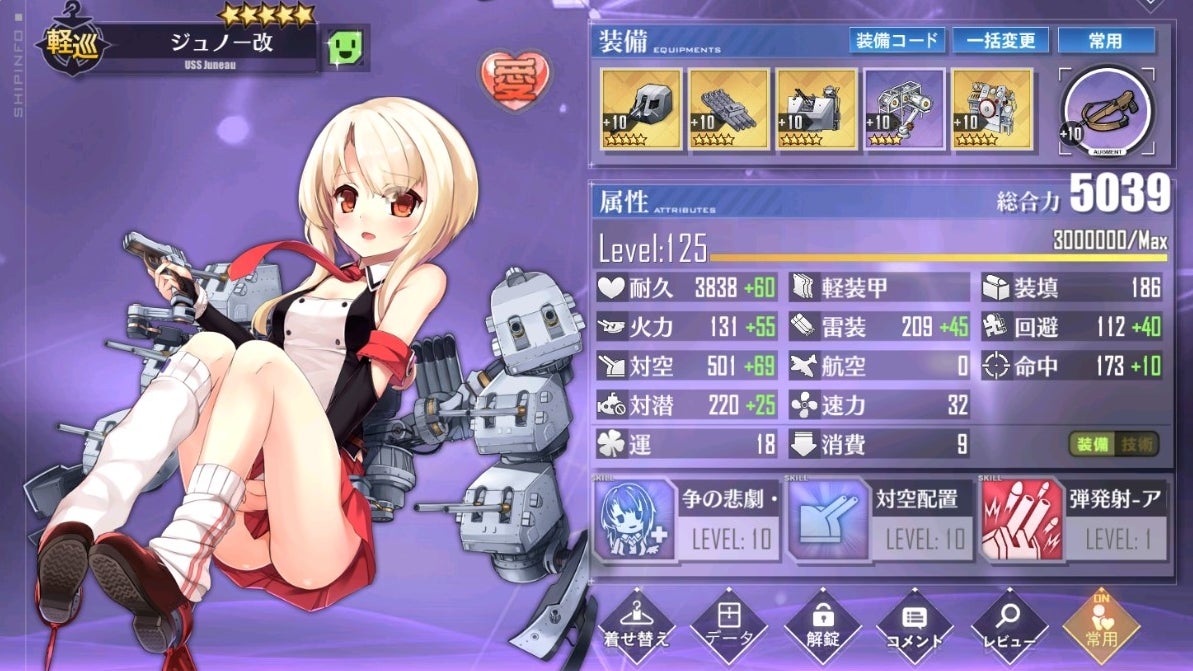The height and width of the screenshot is (671, 1193).
Task: Toggle the 装備/技術 stat display switch
Action: coord(1113,445)
